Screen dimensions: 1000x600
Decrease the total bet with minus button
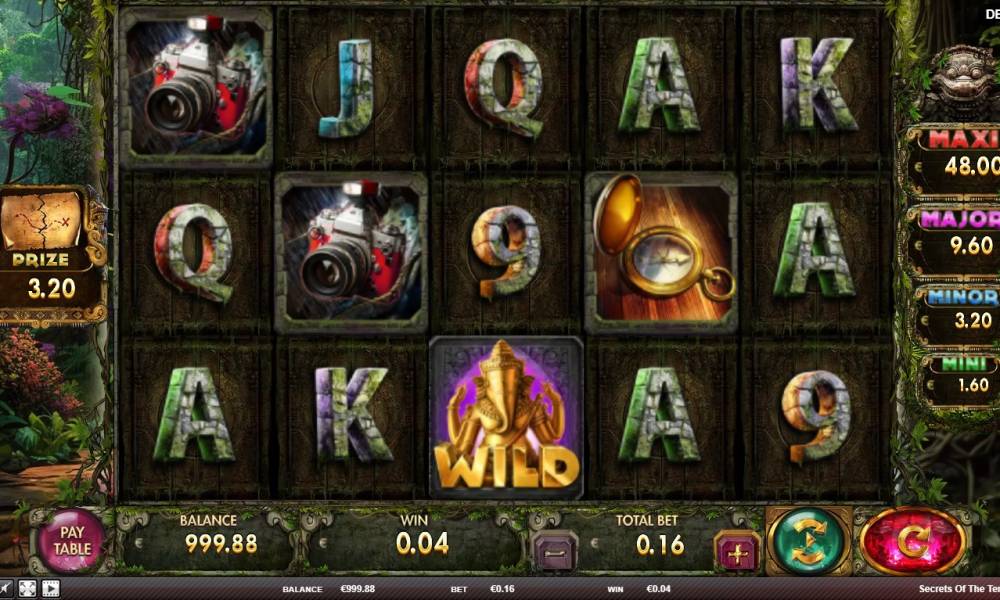tap(553, 551)
